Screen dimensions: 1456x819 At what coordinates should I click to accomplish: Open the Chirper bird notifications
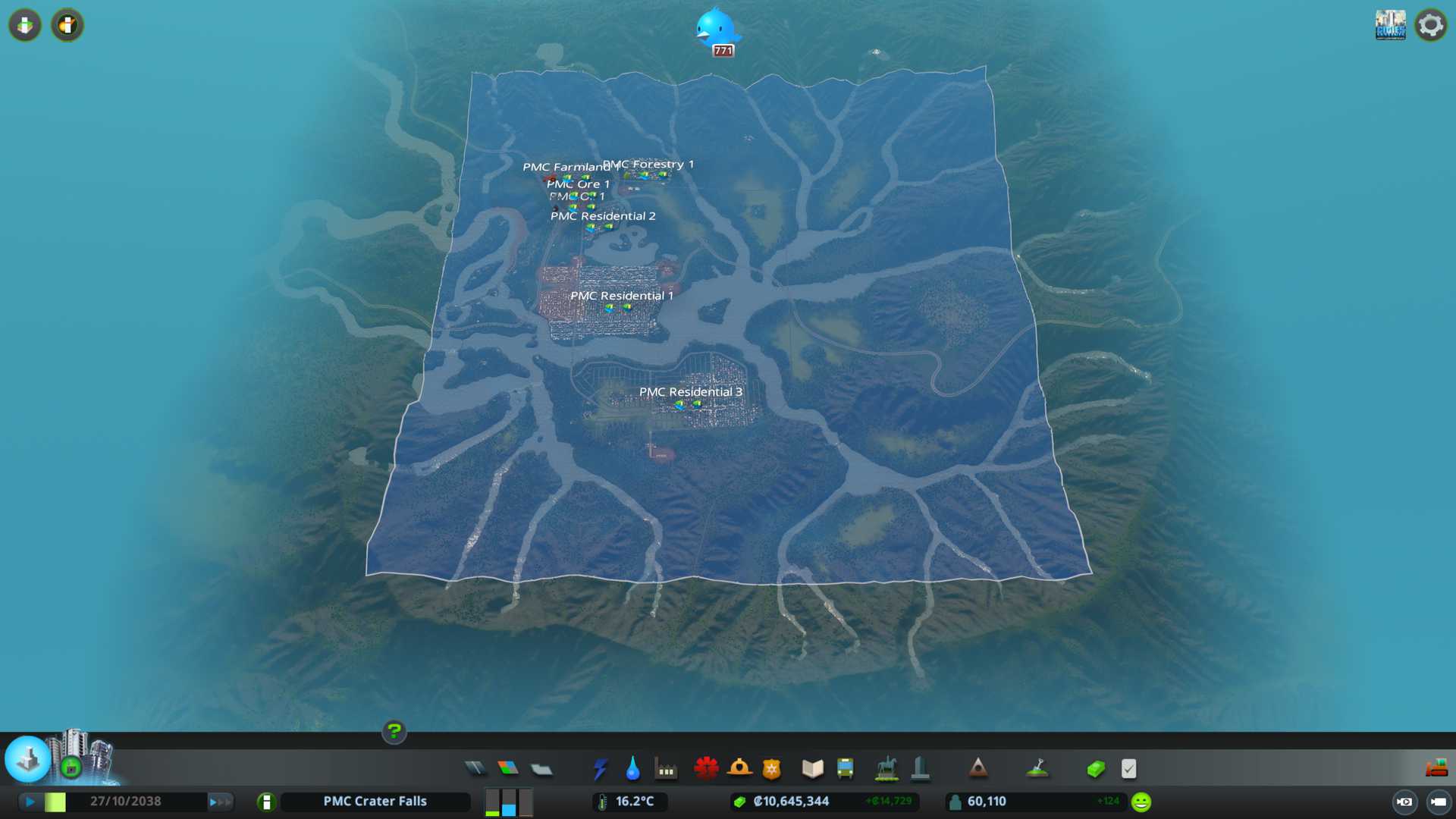(x=715, y=29)
